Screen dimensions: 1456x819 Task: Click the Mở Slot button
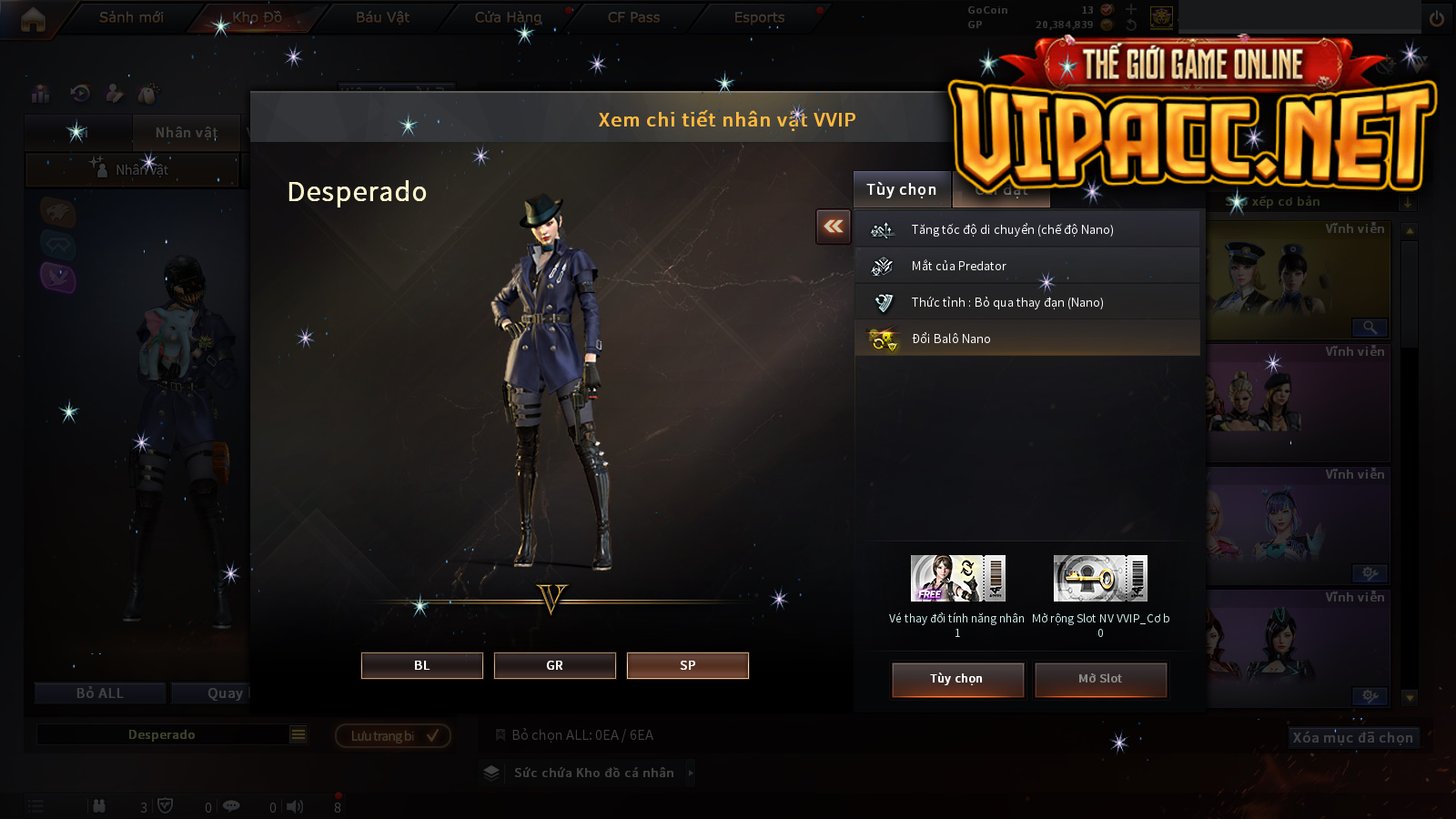[1100, 679]
